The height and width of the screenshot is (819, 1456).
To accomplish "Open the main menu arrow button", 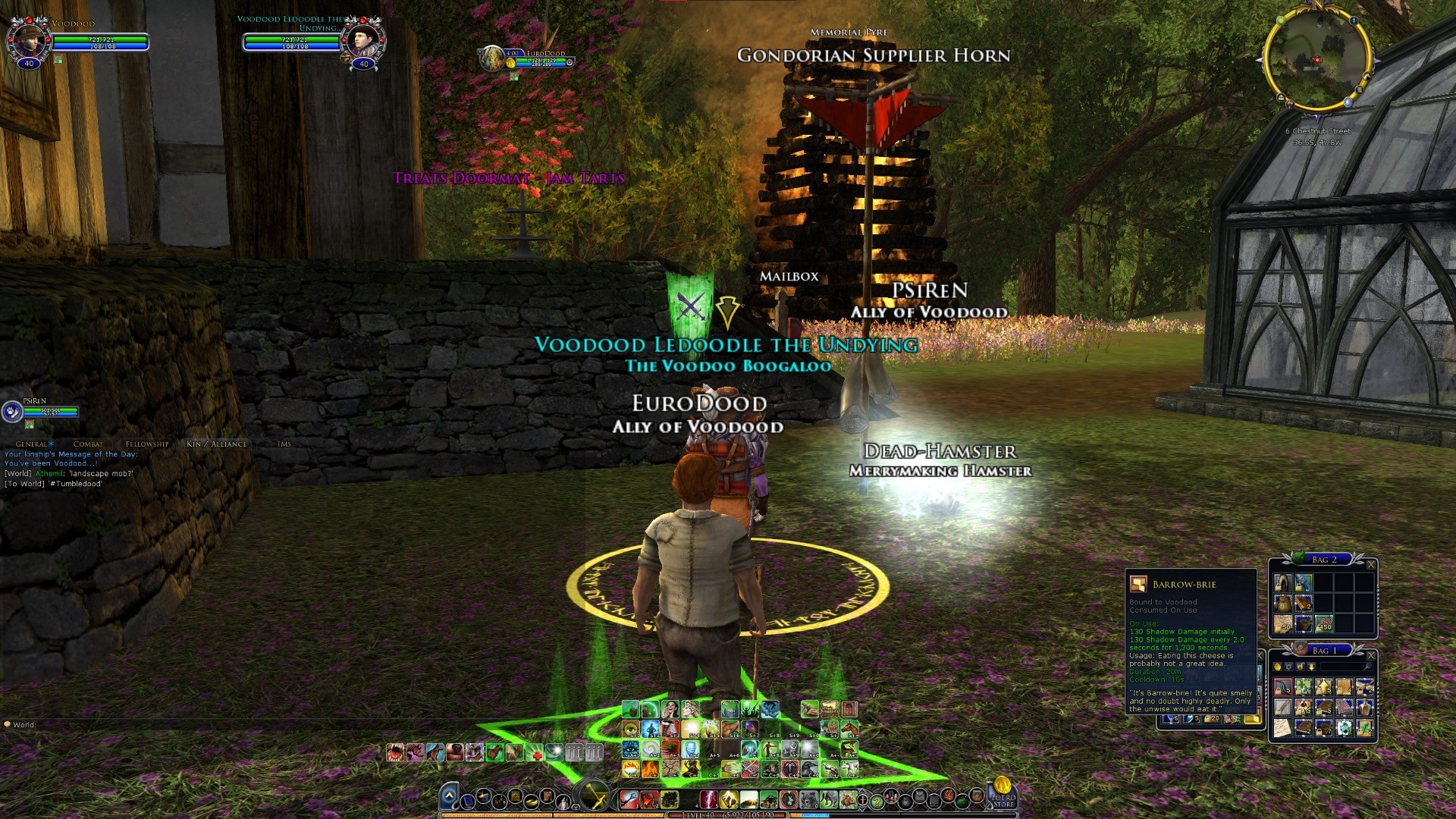I will pyautogui.click(x=449, y=797).
